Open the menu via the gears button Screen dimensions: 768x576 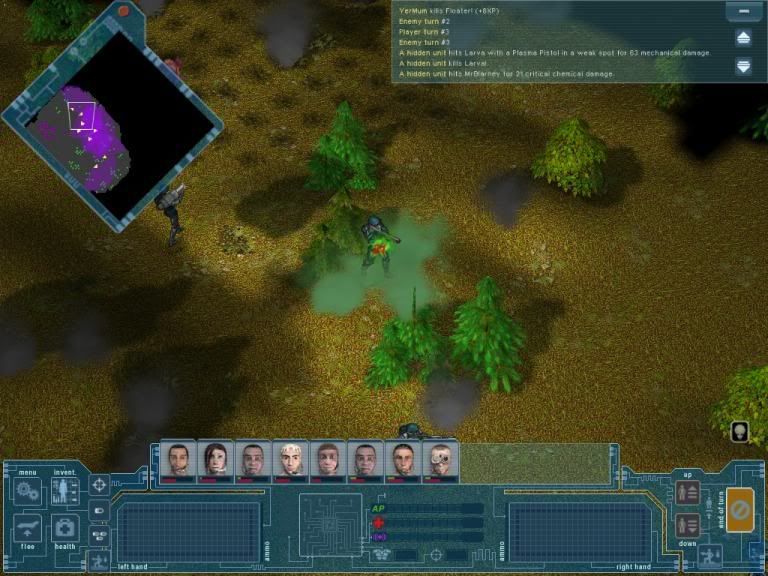point(27,493)
